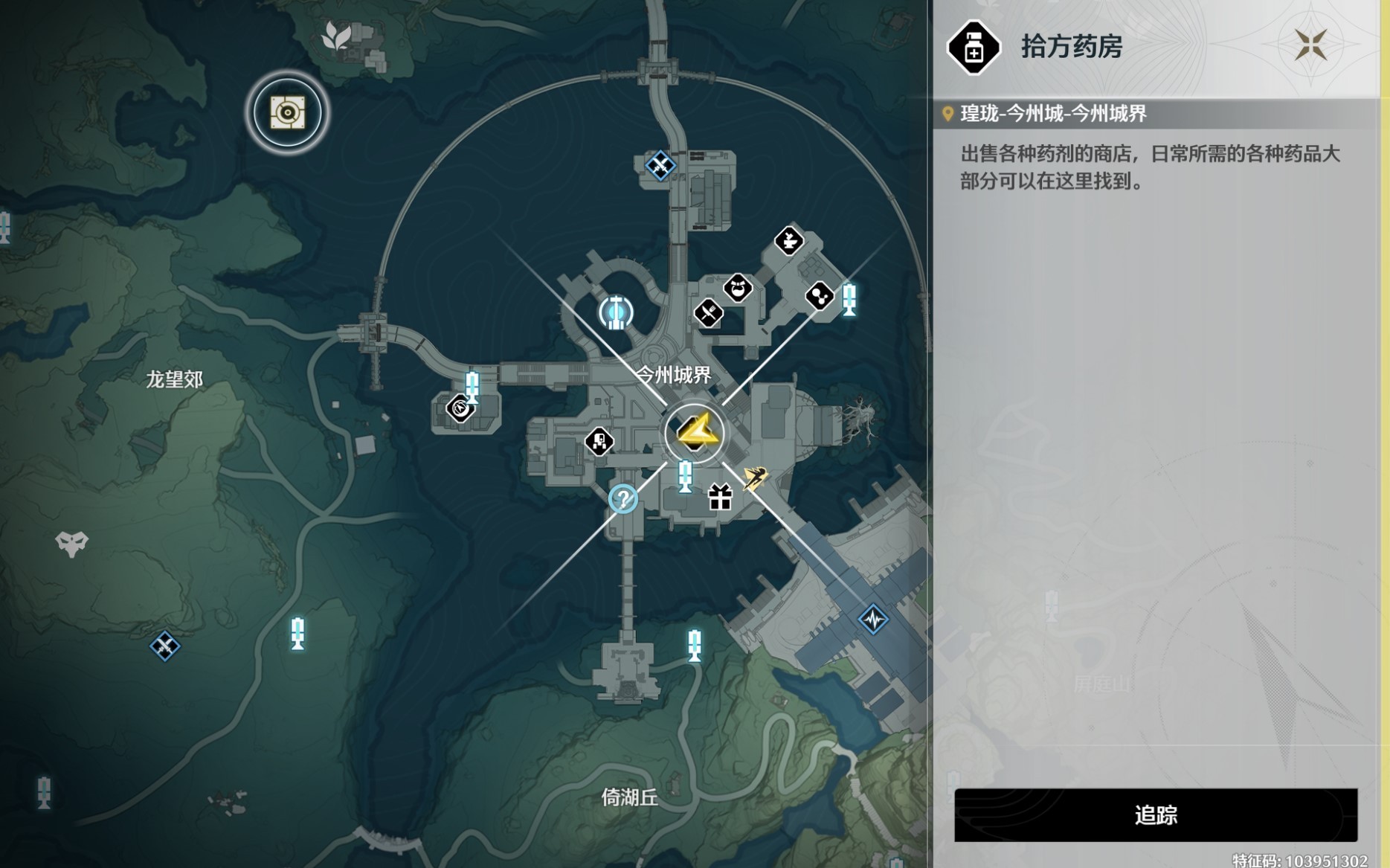This screenshot has height=868, width=1390.
Task: Select the heartbeat wave diamond marker
Action: coord(872,619)
